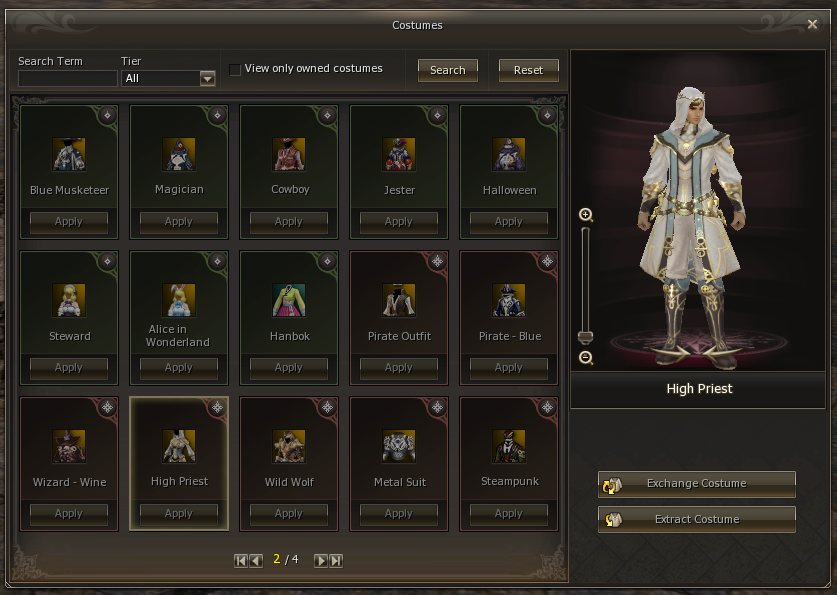Reset the costume search filters
Image resolution: width=837 pixels, height=595 pixels.
tap(528, 70)
